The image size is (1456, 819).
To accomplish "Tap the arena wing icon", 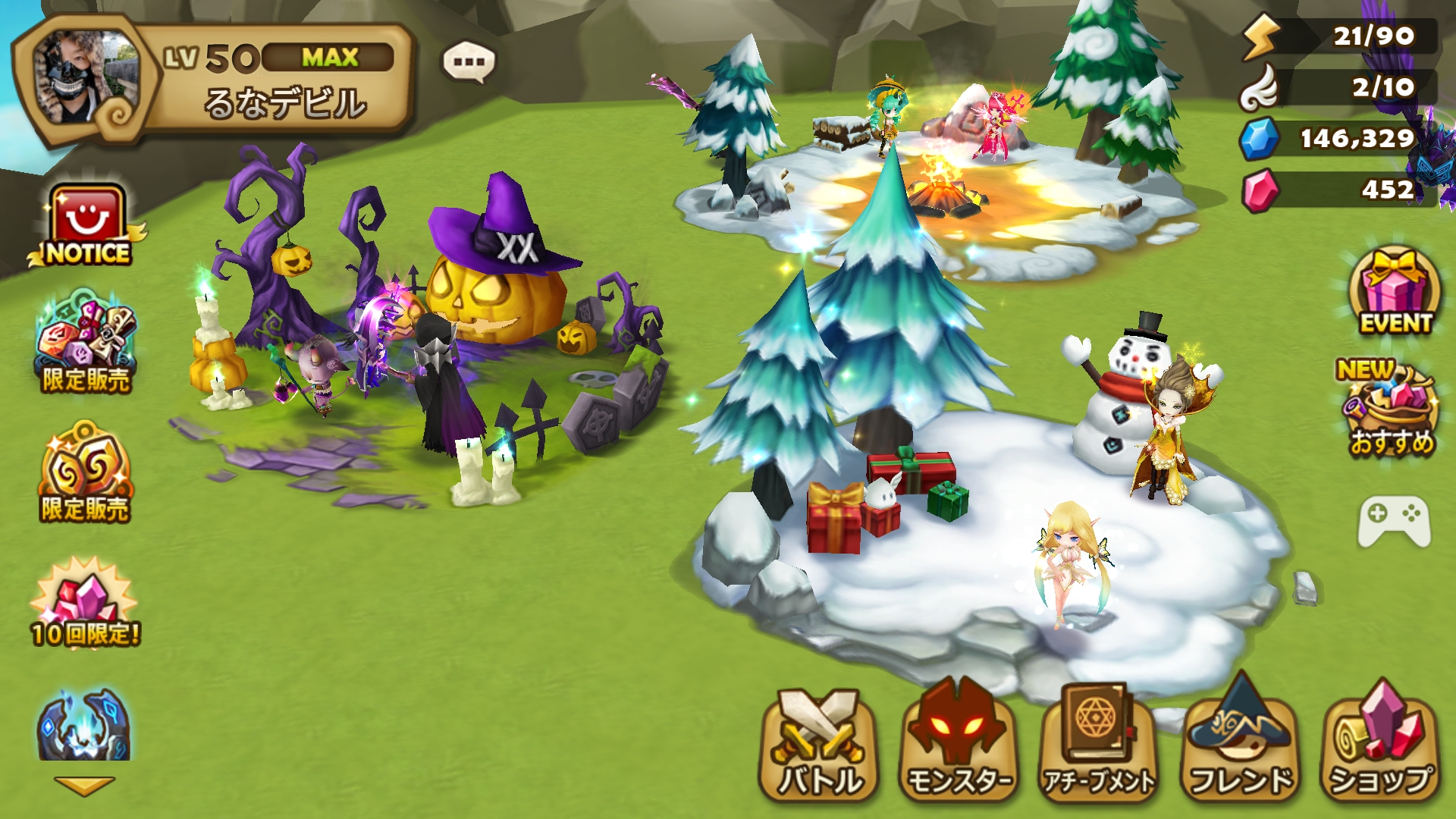I will tap(1260, 88).
